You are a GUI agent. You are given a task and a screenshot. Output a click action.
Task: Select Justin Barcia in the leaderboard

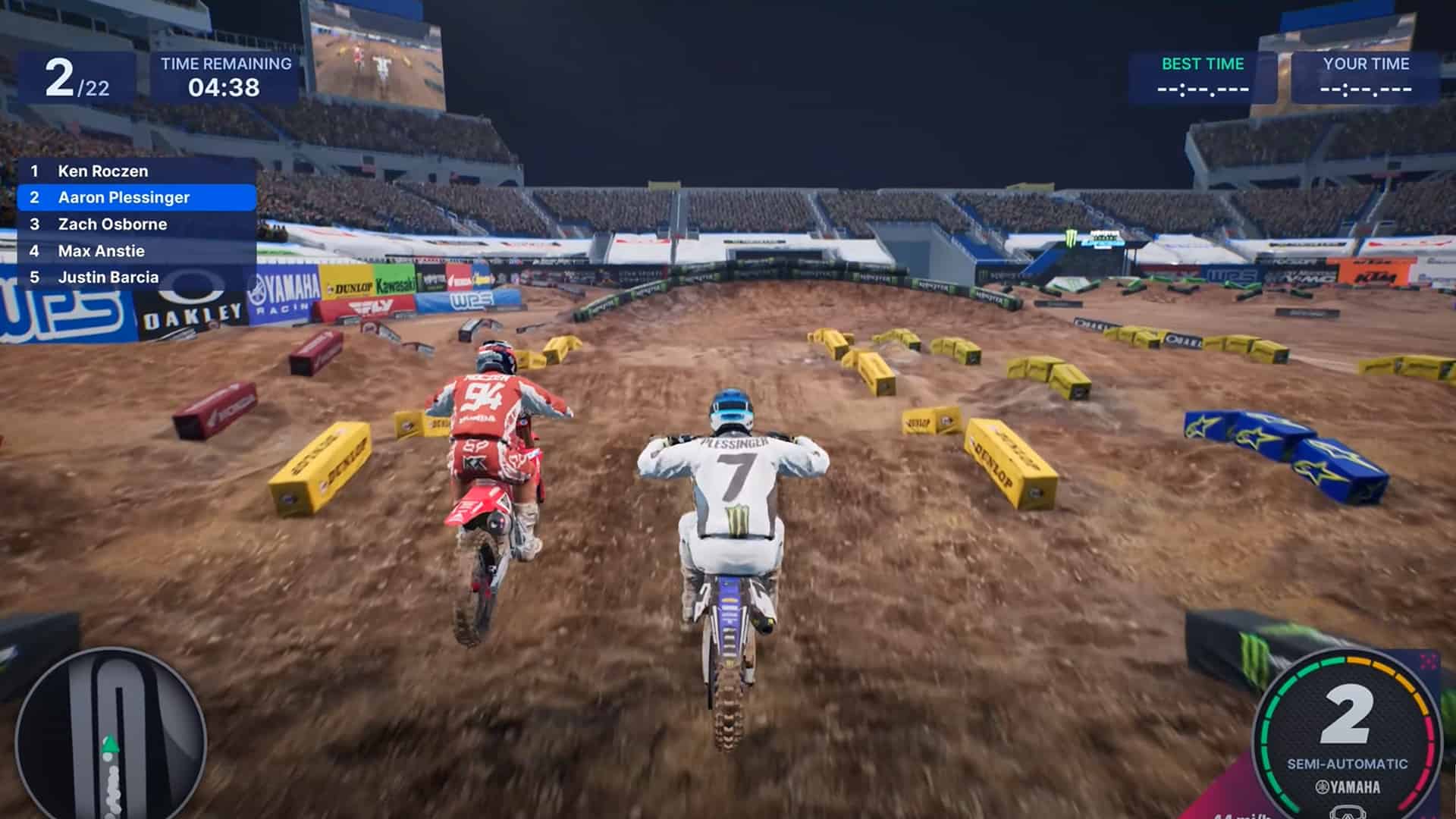pos(108,277)
